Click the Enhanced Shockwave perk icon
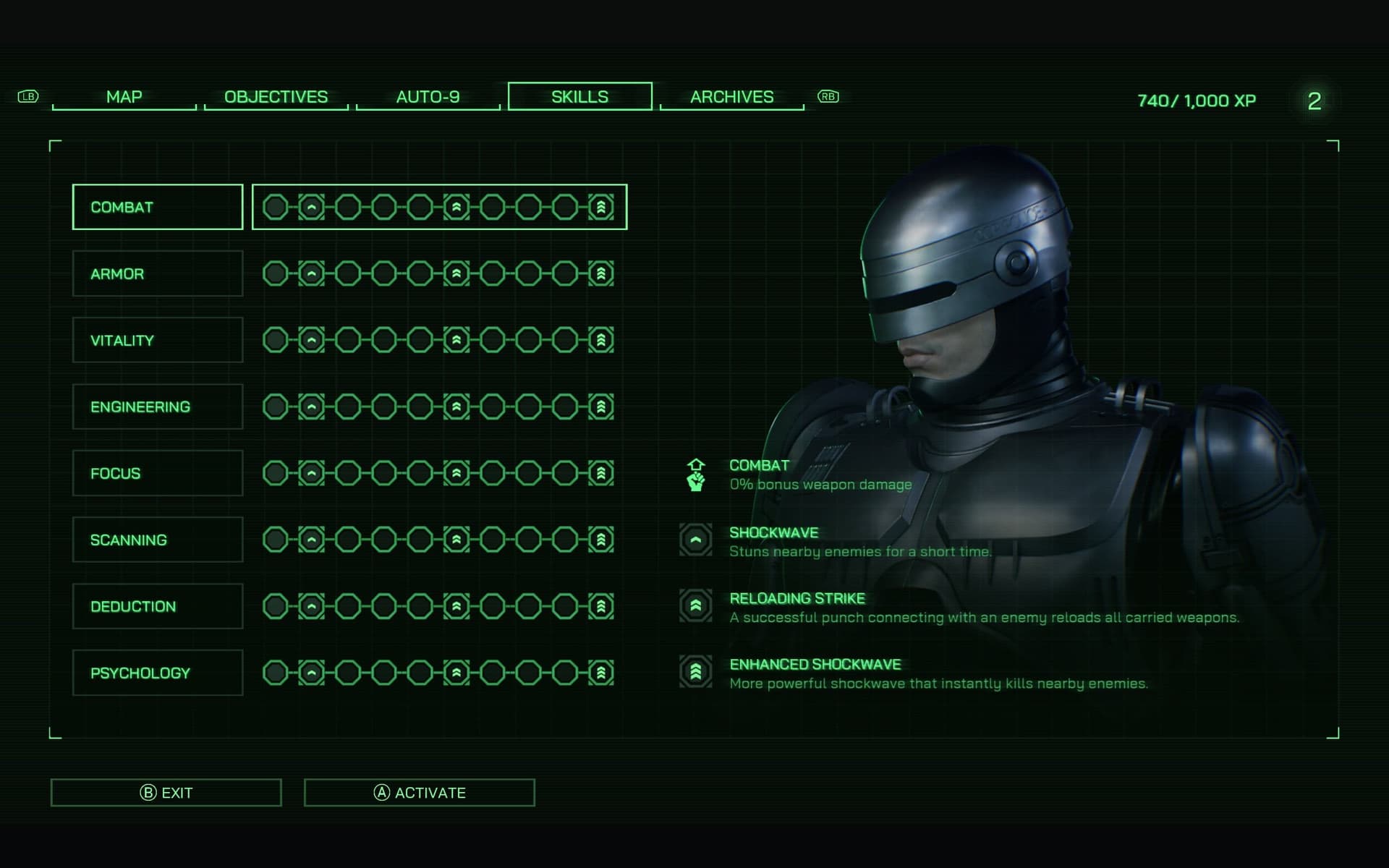 click(695, 672)
